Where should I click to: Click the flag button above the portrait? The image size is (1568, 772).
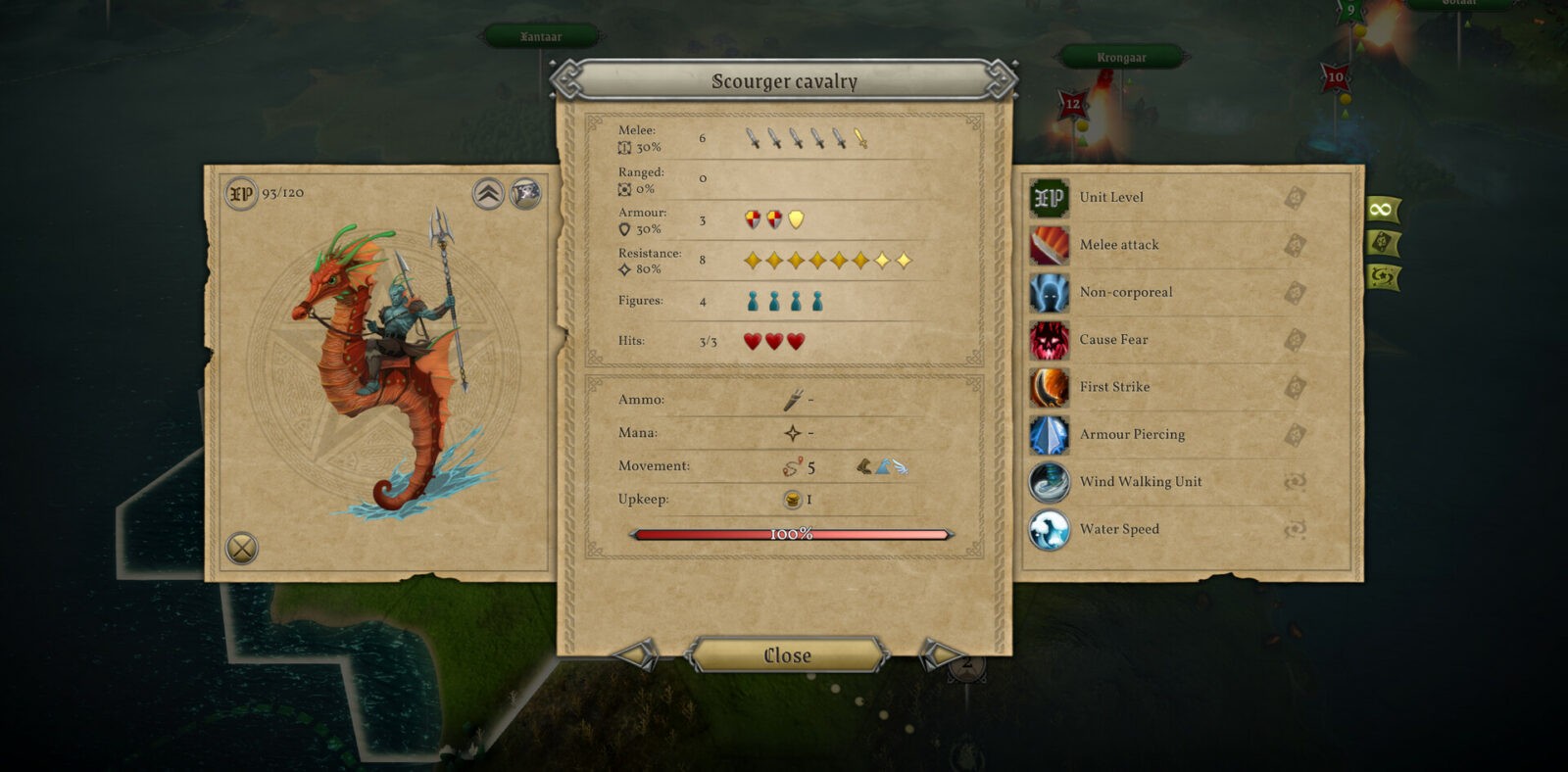click(526, 193)
